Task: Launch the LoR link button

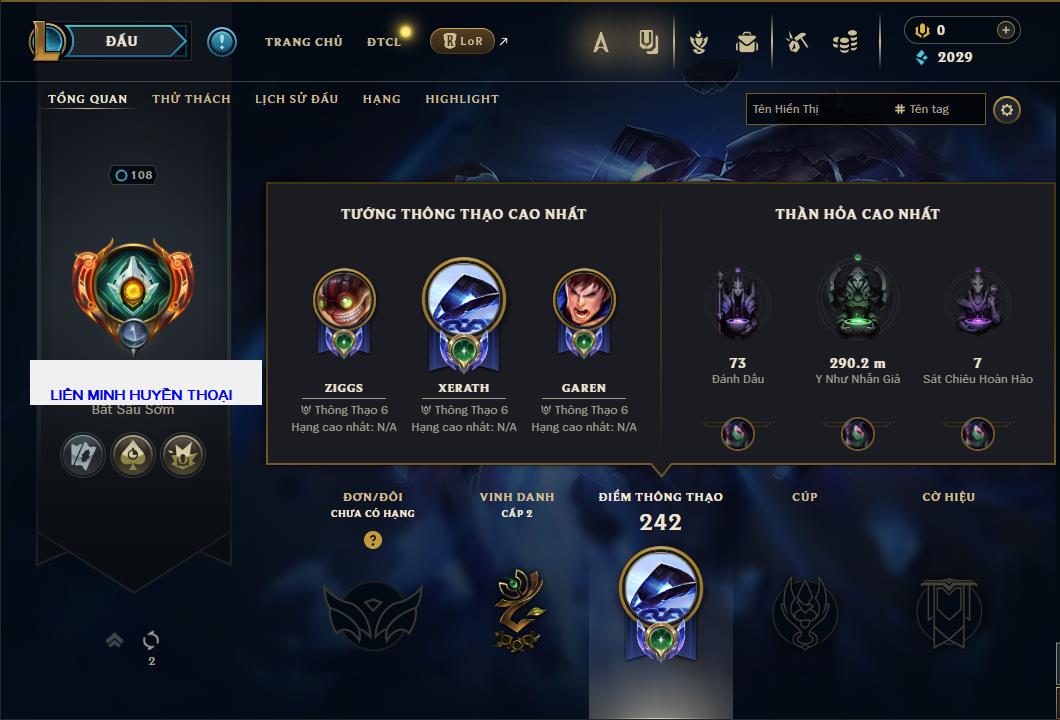Action: 463,41
